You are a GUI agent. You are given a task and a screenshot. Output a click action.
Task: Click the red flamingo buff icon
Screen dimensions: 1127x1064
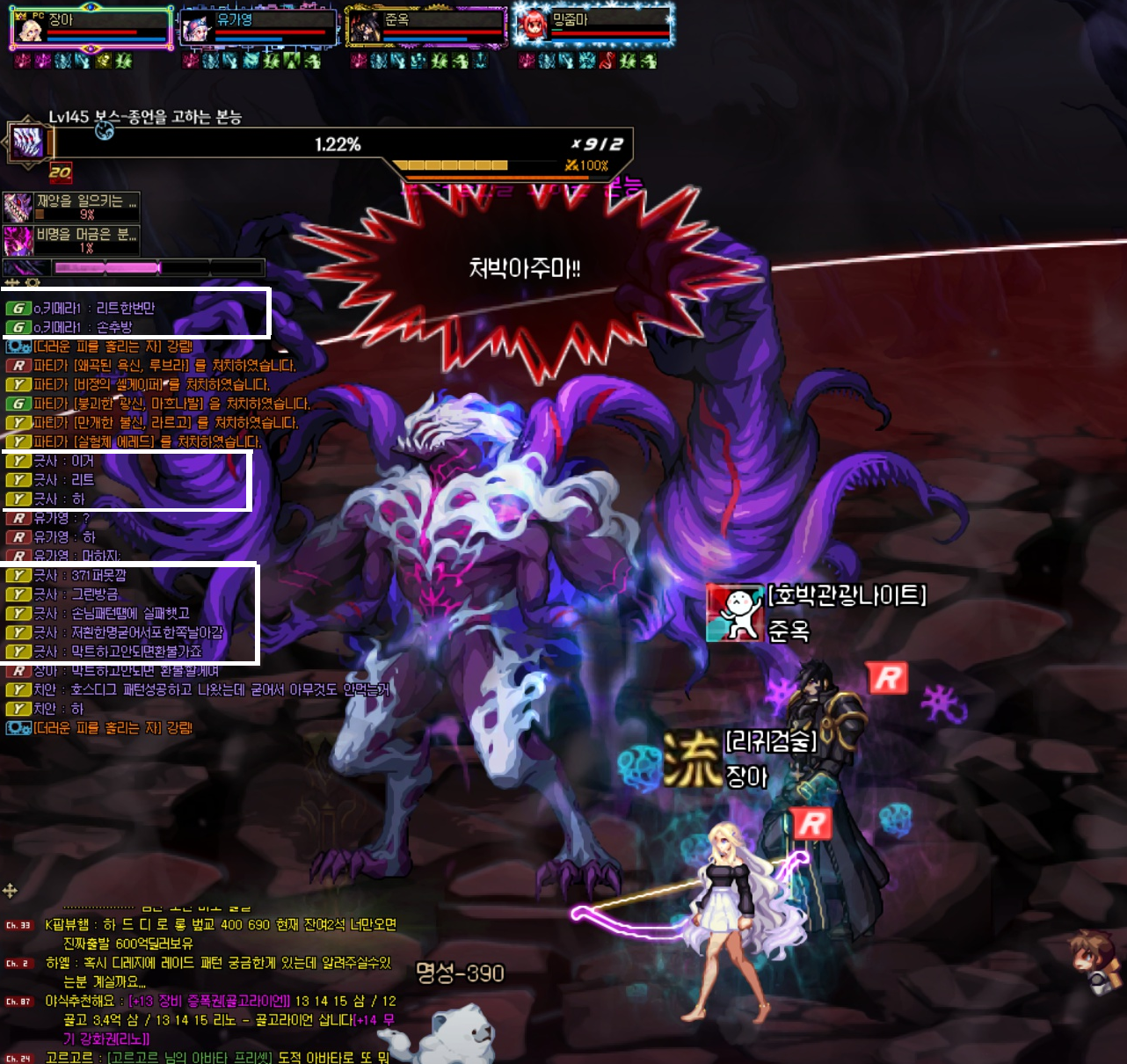click(x=607, y=61)
